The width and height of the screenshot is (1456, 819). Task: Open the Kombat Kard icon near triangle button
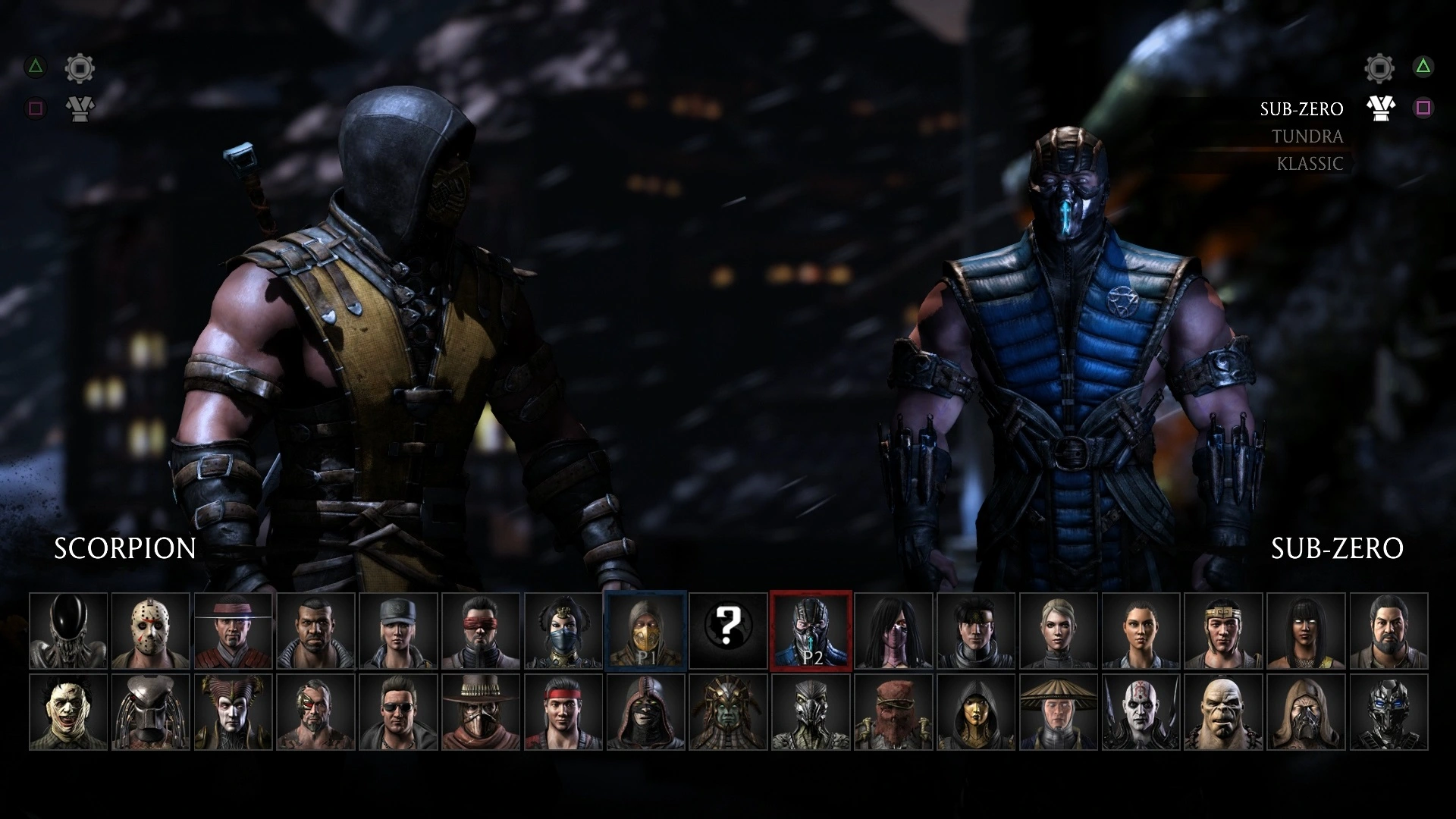80,108
